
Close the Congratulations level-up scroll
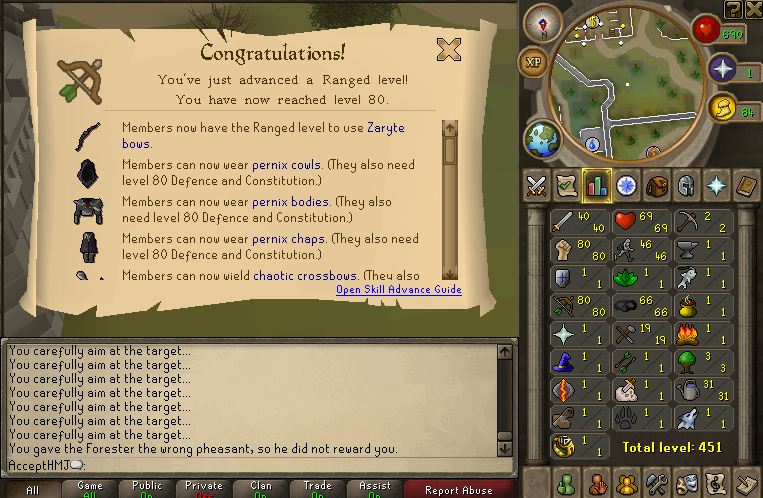pyautogui.click(x=449, y=49)
